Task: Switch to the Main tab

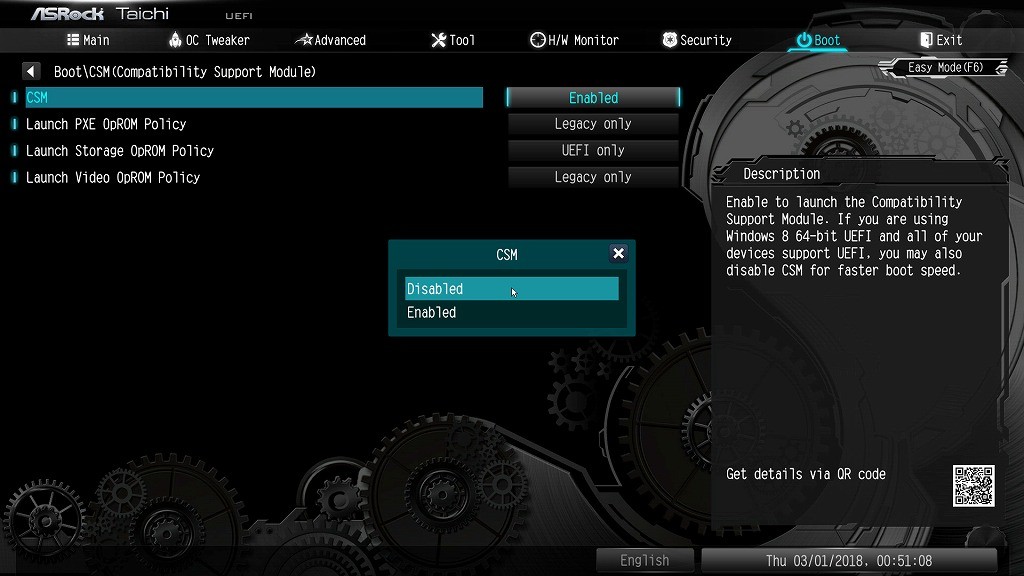Action: point(88,40)
